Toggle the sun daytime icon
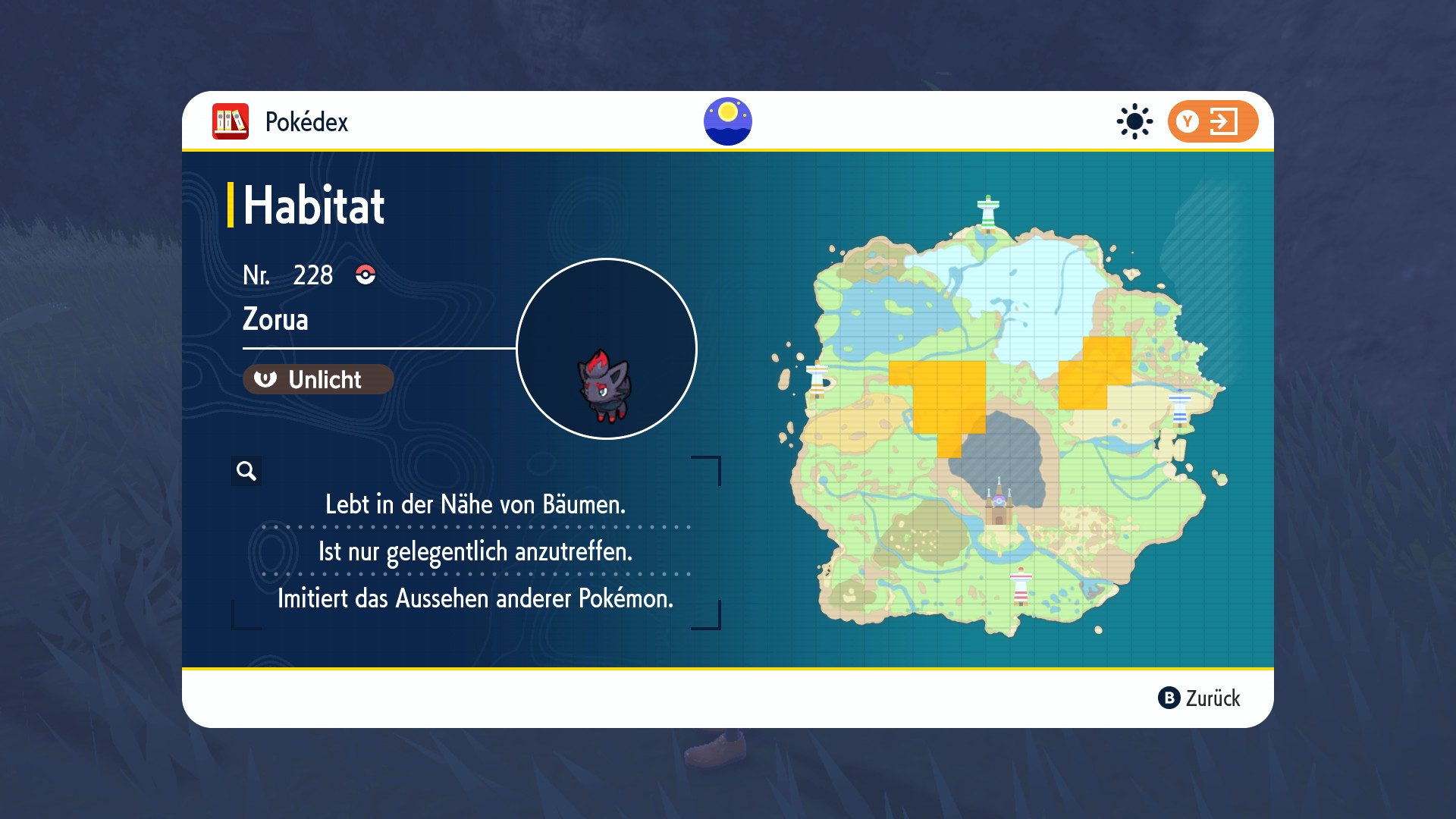The height and width of the screenshot is (819, 1456). (x=1134, y=121)
